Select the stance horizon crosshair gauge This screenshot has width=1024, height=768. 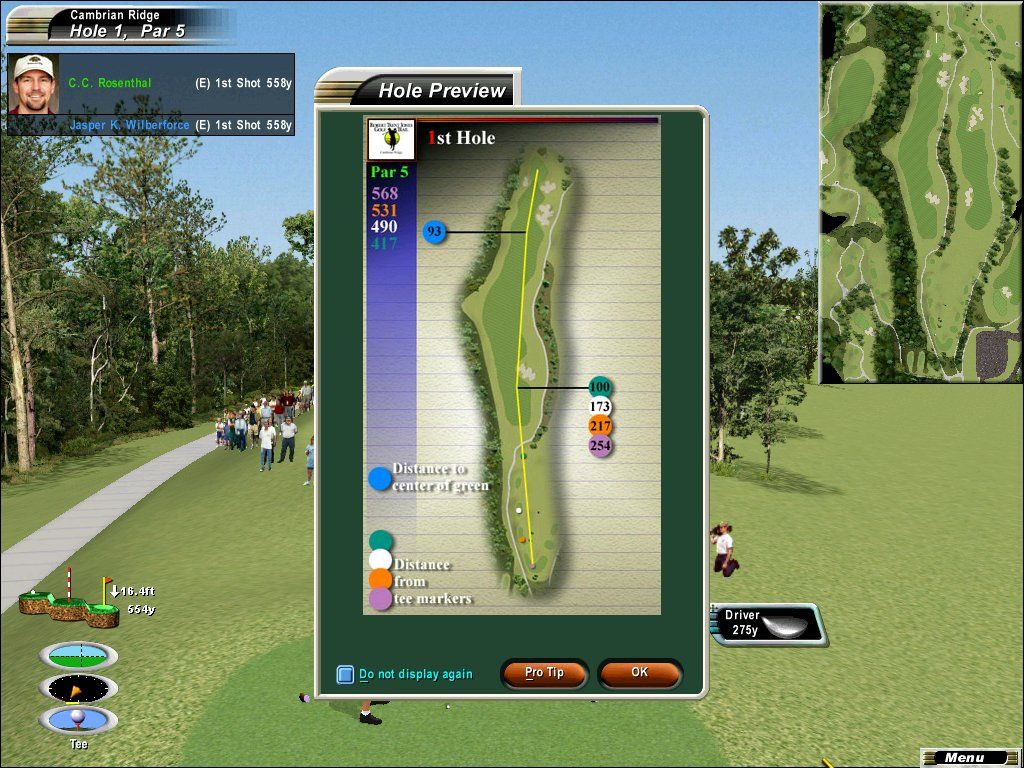tap(78, 656)
